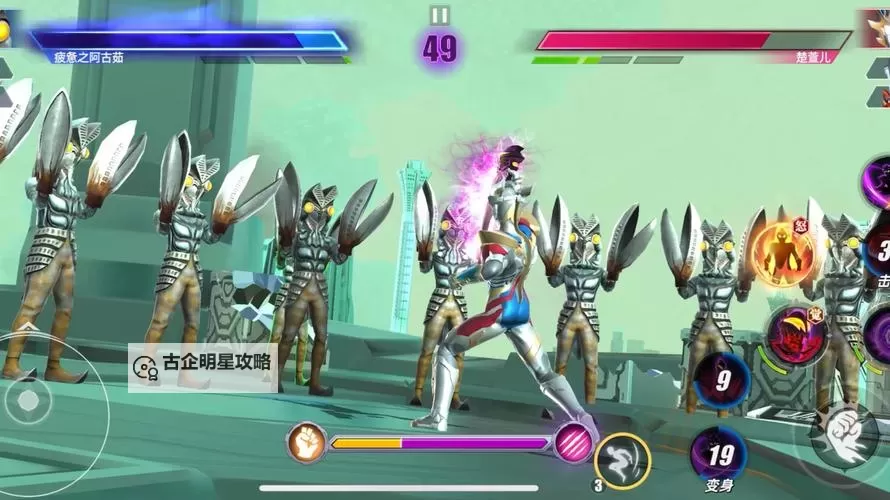Activate the 变身 transform skill

click(718, 454)
